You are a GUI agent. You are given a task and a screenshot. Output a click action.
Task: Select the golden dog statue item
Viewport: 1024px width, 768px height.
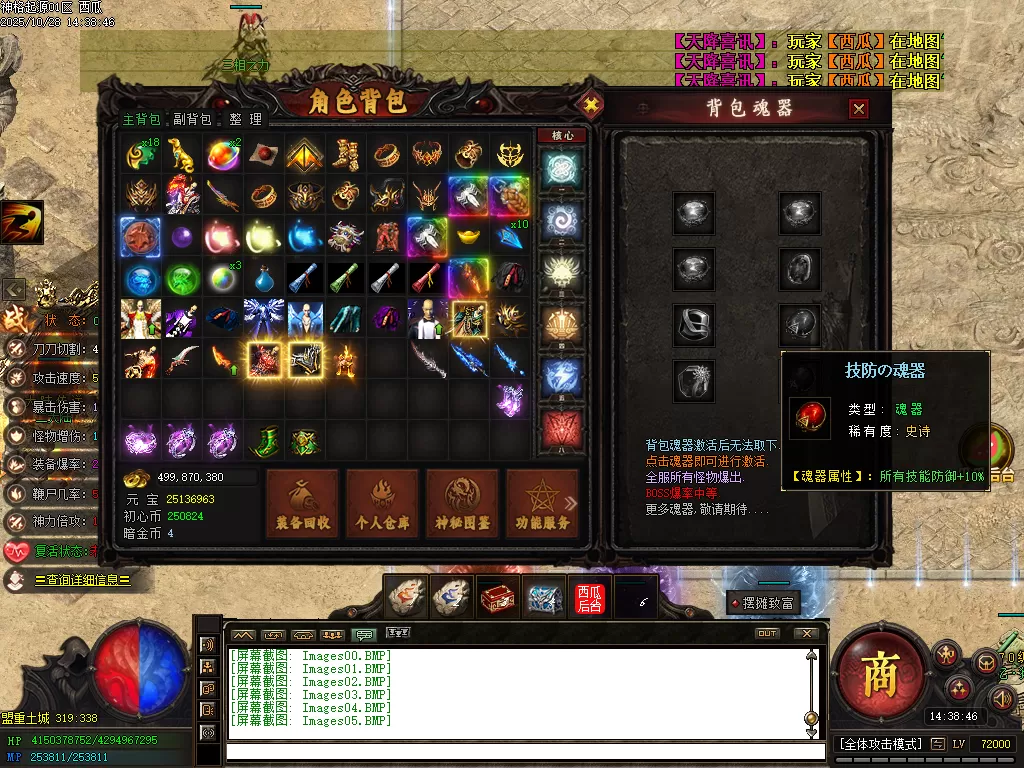tap(182, 154)
